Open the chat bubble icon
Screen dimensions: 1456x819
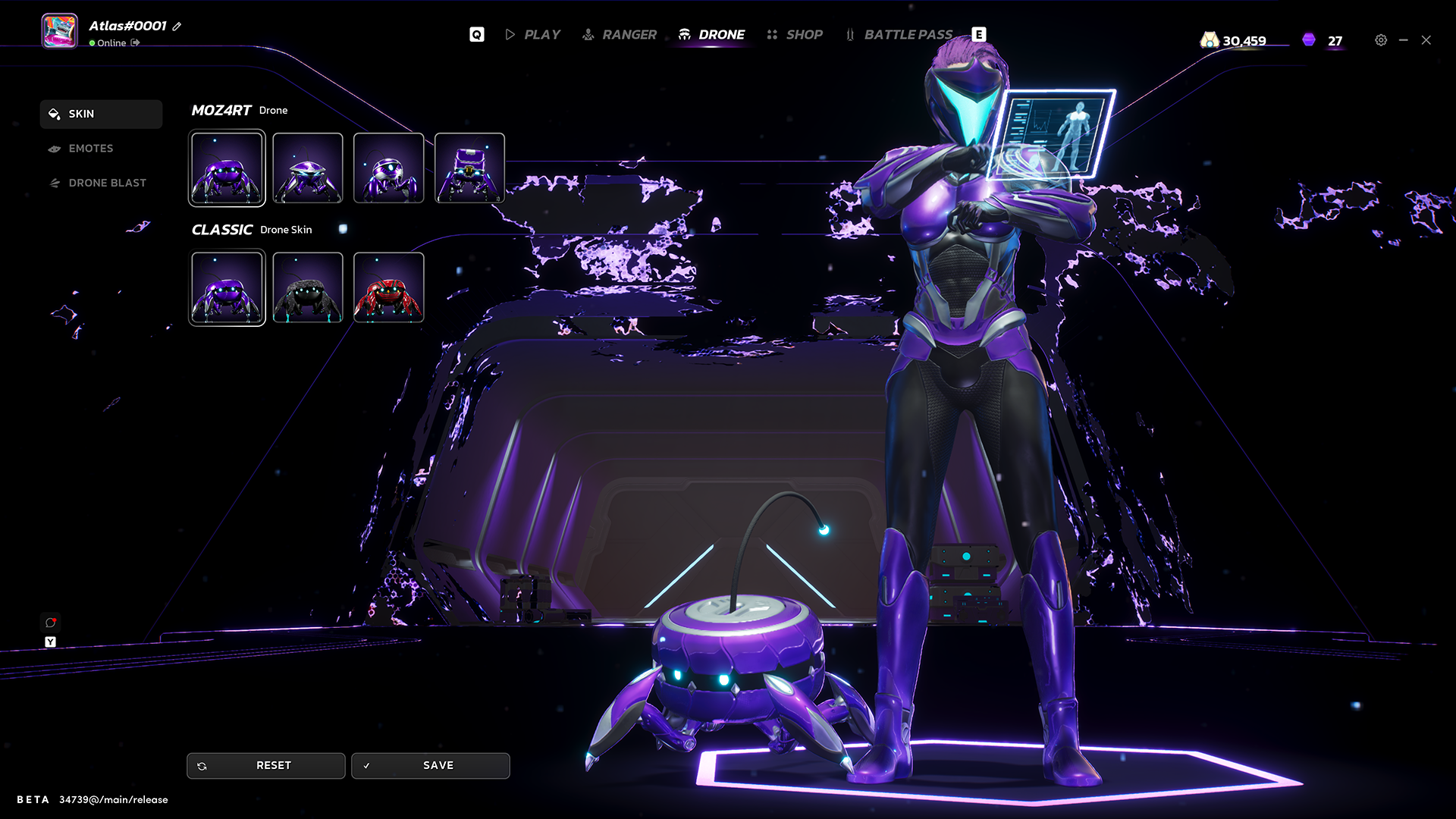coord(50,623)
